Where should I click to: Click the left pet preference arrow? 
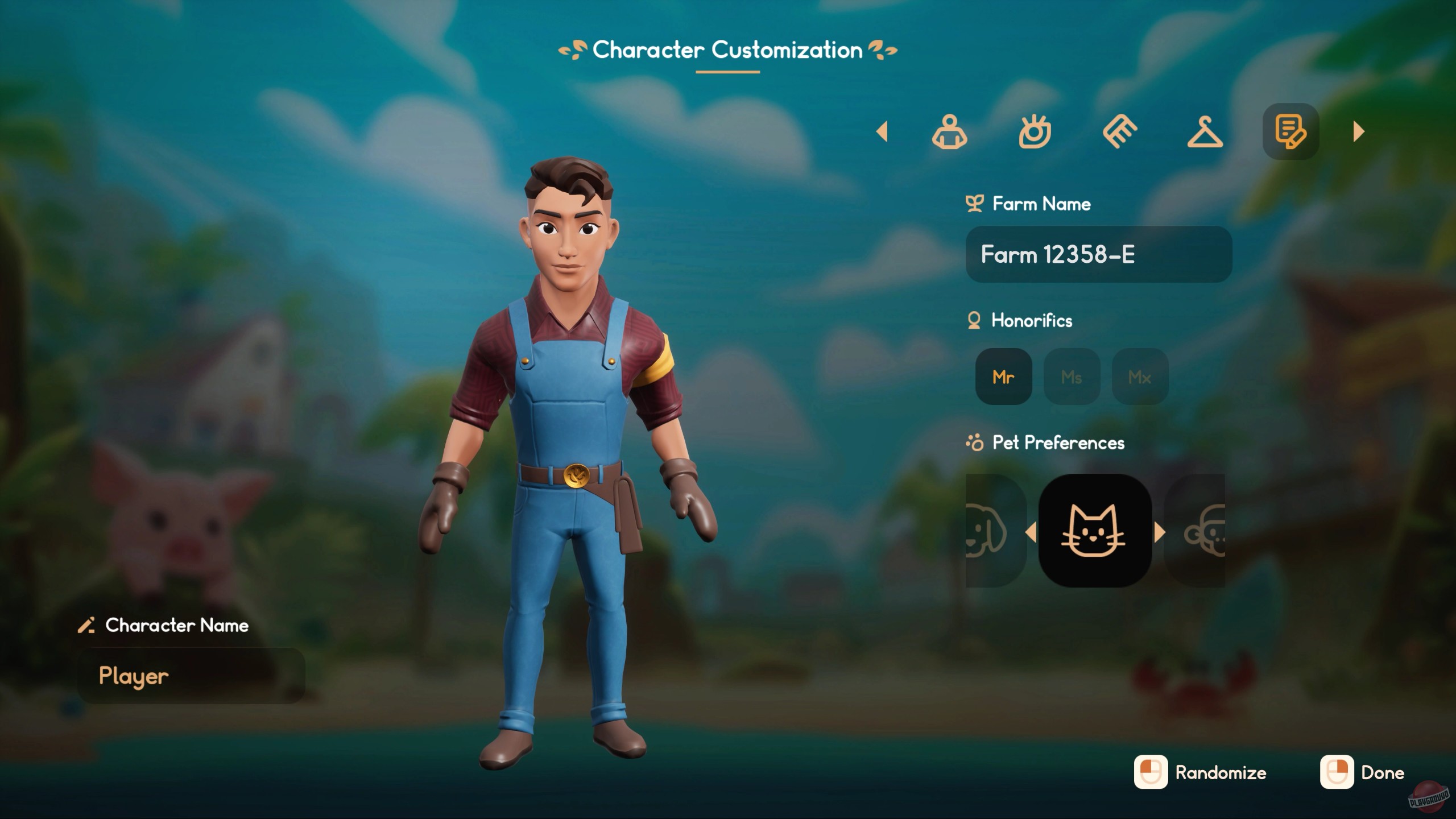[x=1031, y=533]
